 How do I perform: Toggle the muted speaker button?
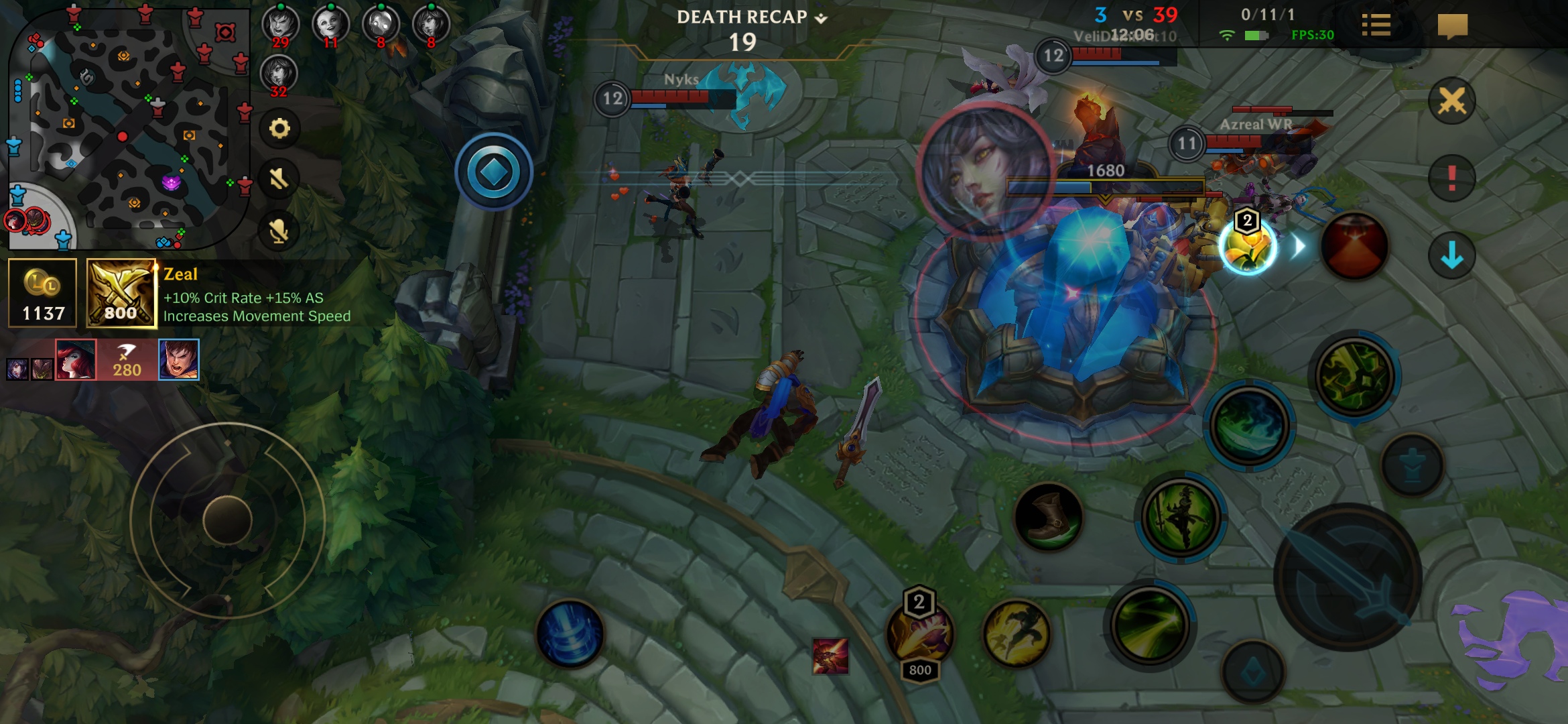[x=279, y=179]
